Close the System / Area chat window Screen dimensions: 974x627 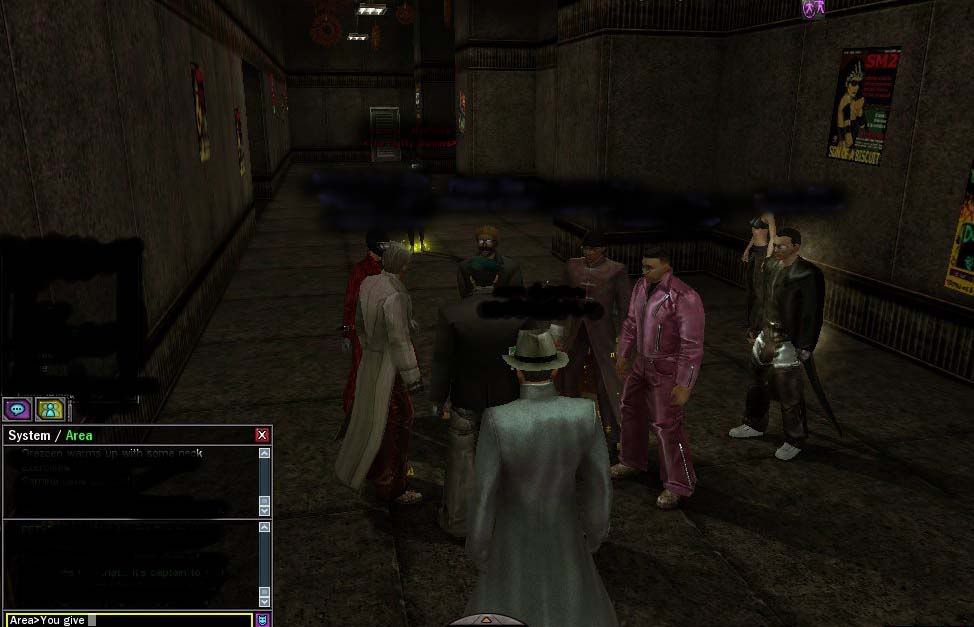pyautogui.click(x=262, y=435)
